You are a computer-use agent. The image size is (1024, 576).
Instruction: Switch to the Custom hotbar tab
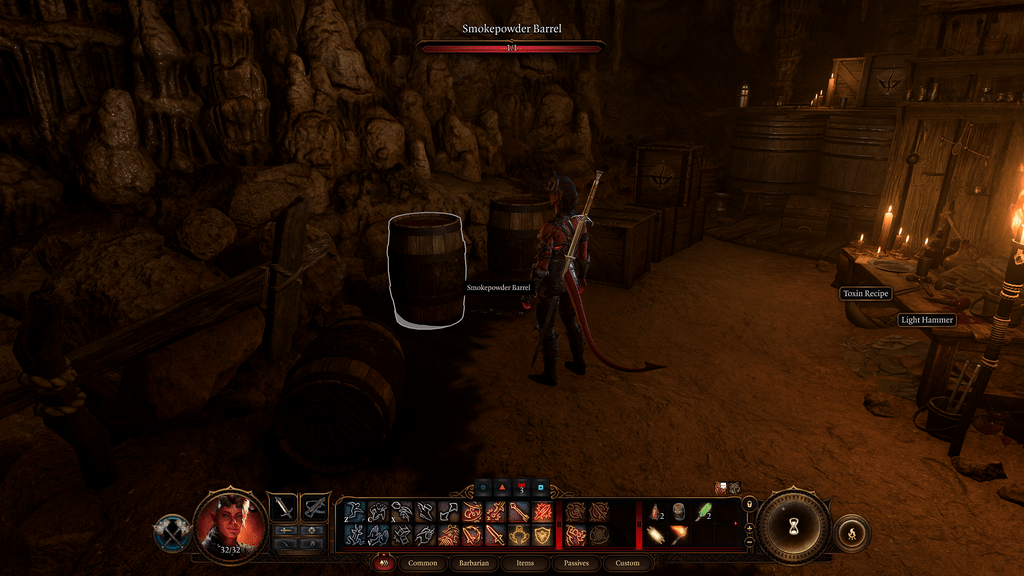pos(627,563)
